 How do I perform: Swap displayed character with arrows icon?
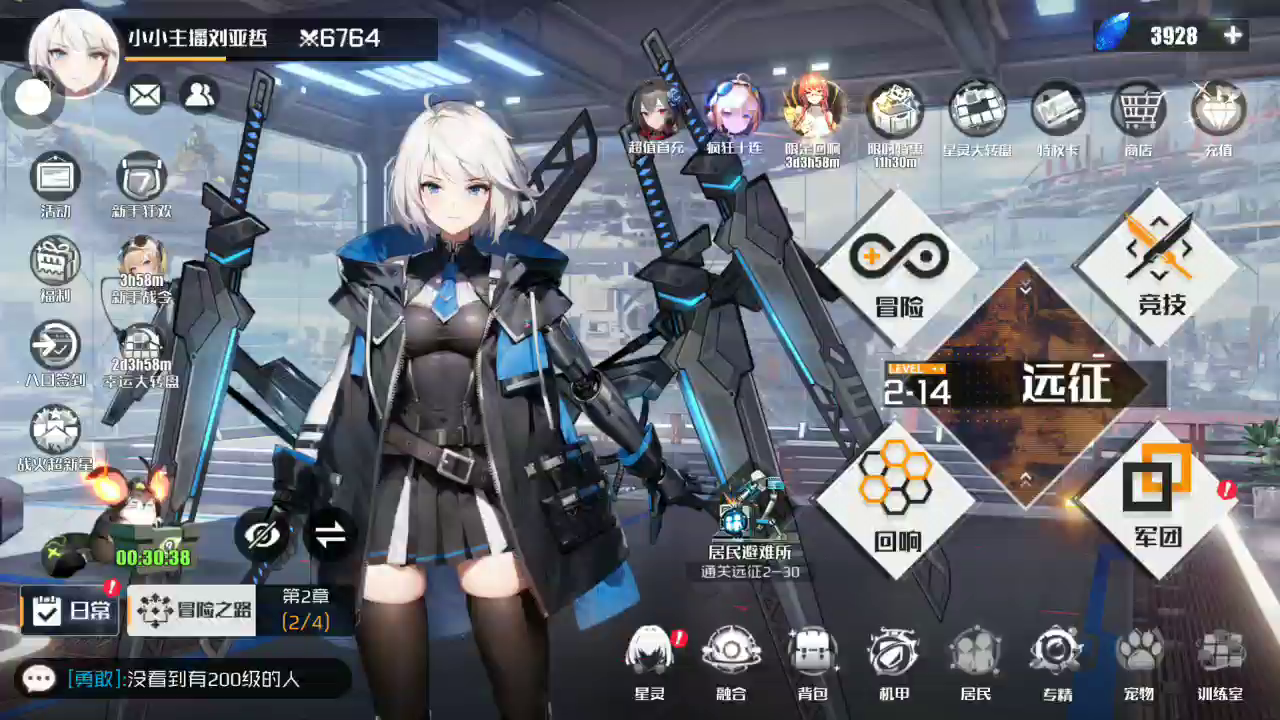[x=329, y=535]
